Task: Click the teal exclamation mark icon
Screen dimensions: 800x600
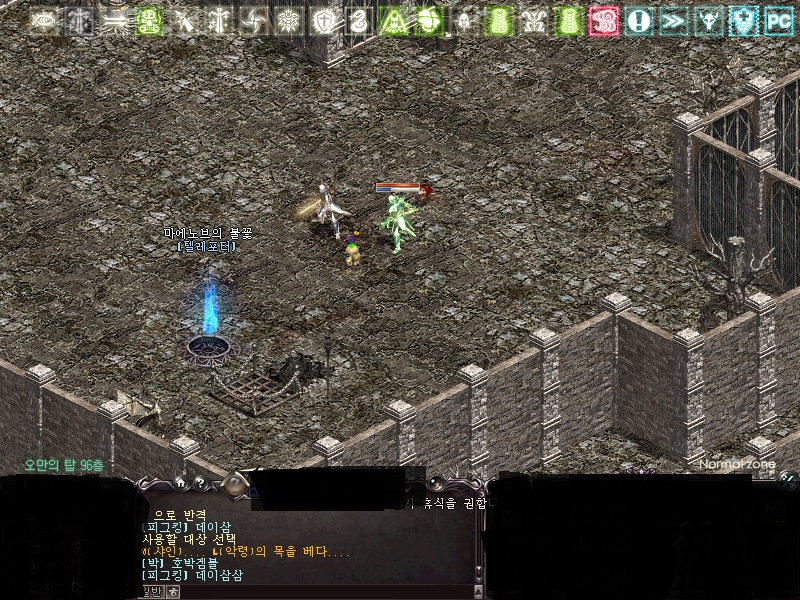Action: tap(638, 20)
